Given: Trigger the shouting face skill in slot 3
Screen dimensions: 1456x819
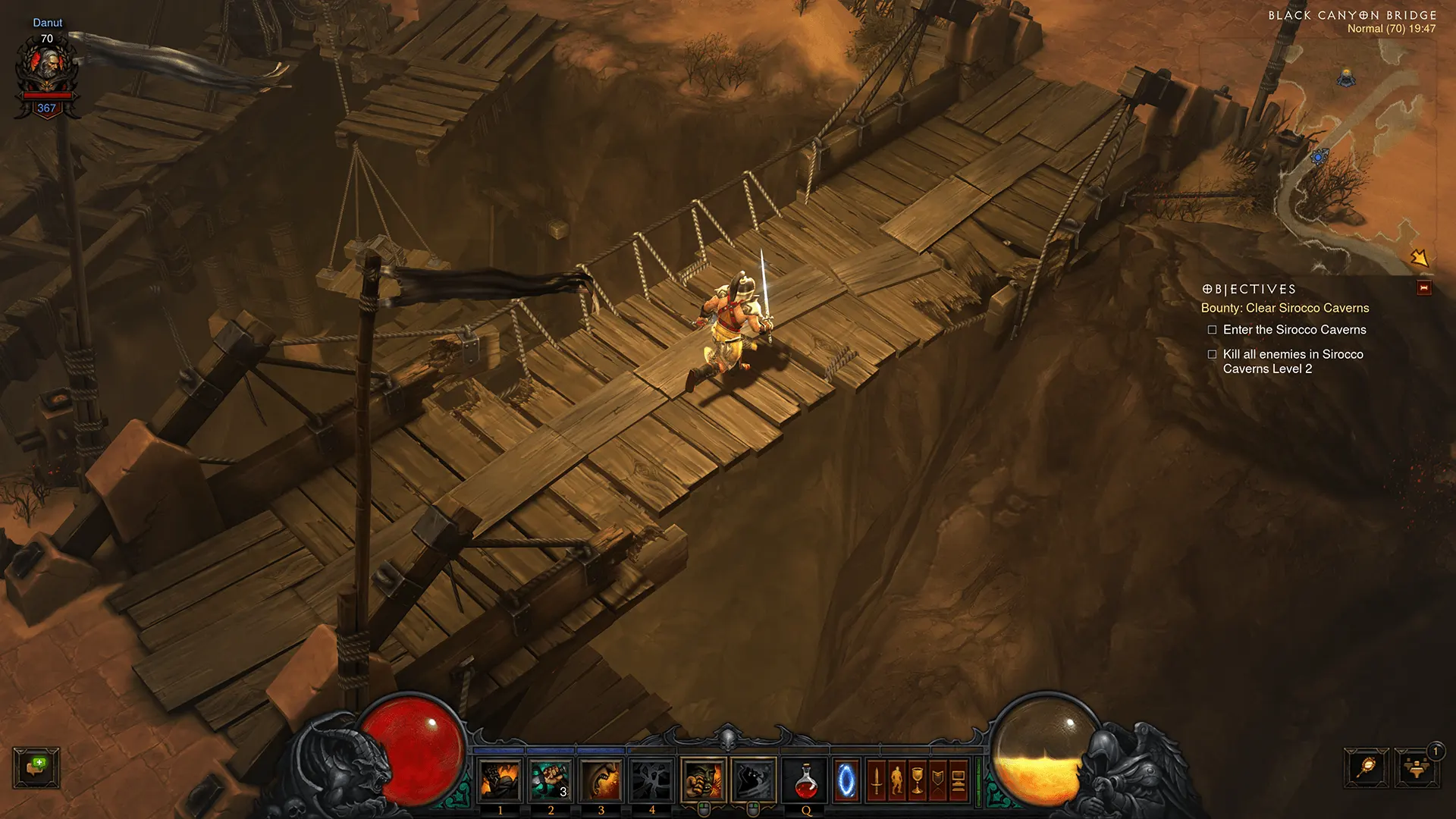Looking at the screenshot, I should pyautogui.click(x=601, y=780).
